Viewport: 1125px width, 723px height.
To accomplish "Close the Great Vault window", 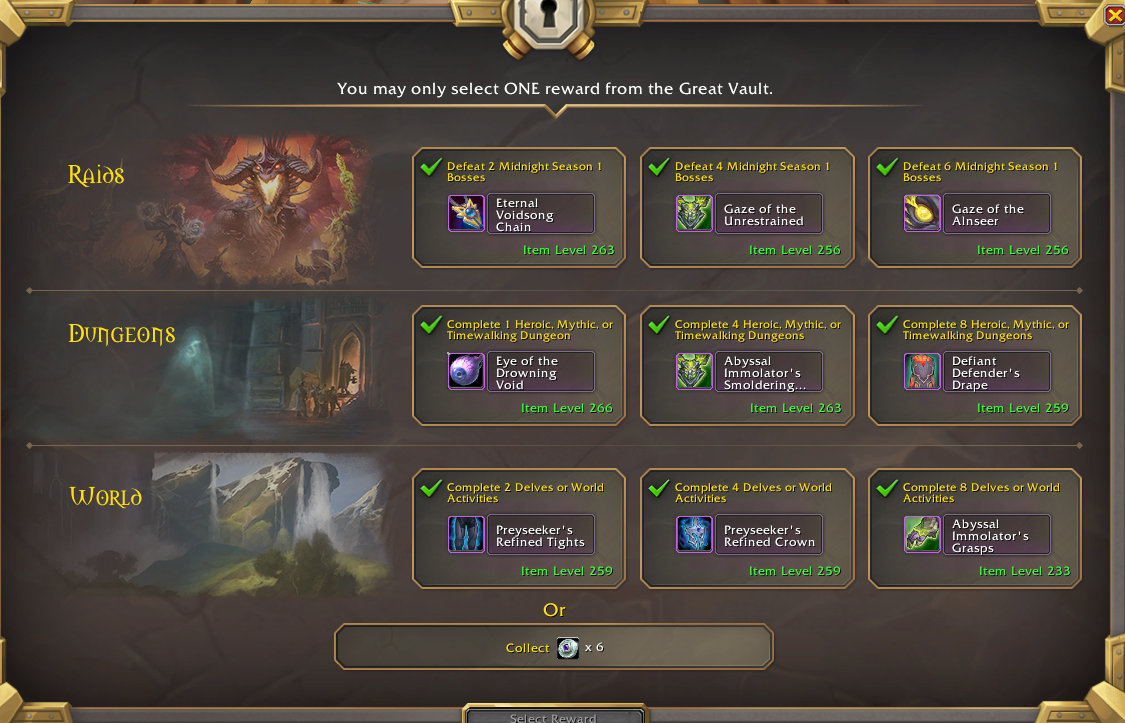I will point(1114,15).
